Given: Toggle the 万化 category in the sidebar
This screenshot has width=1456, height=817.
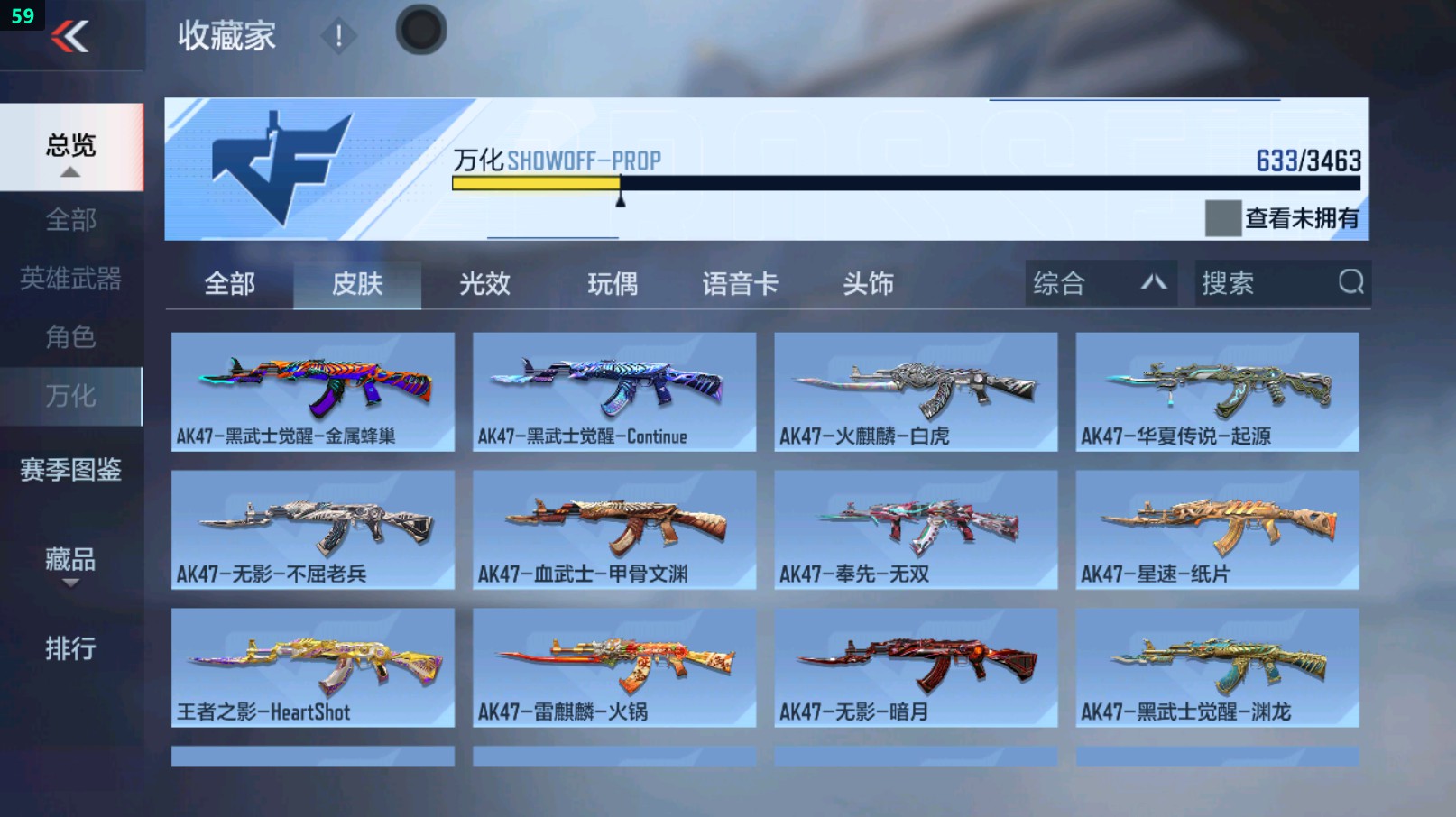Looking at the screenshot, I should pos(68,396).
